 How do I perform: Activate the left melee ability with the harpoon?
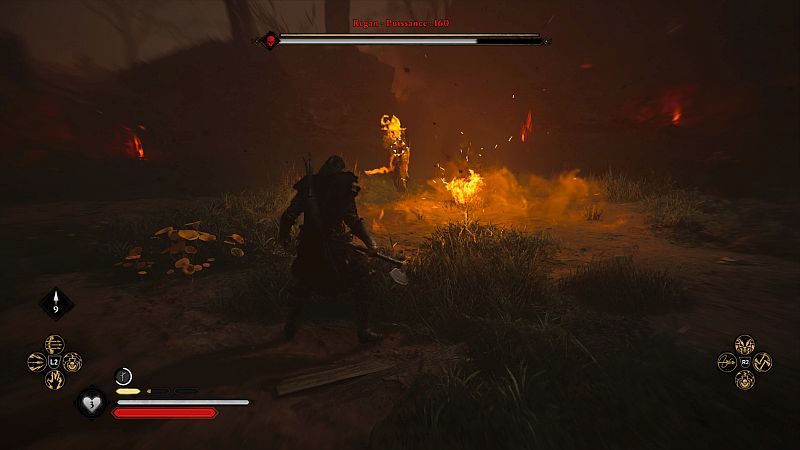727,362
